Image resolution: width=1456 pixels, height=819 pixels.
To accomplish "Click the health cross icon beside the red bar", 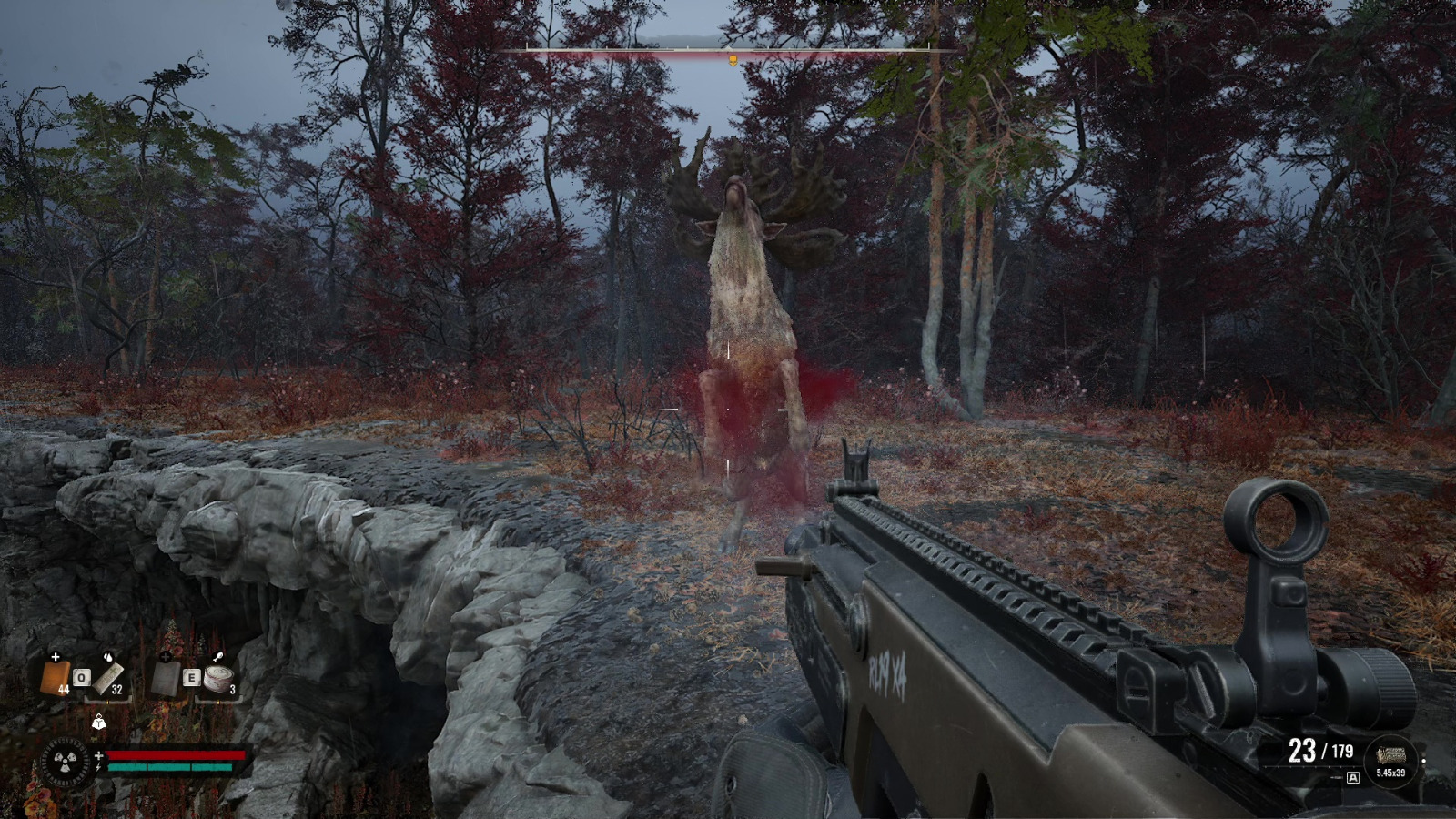I will [99, 756].
